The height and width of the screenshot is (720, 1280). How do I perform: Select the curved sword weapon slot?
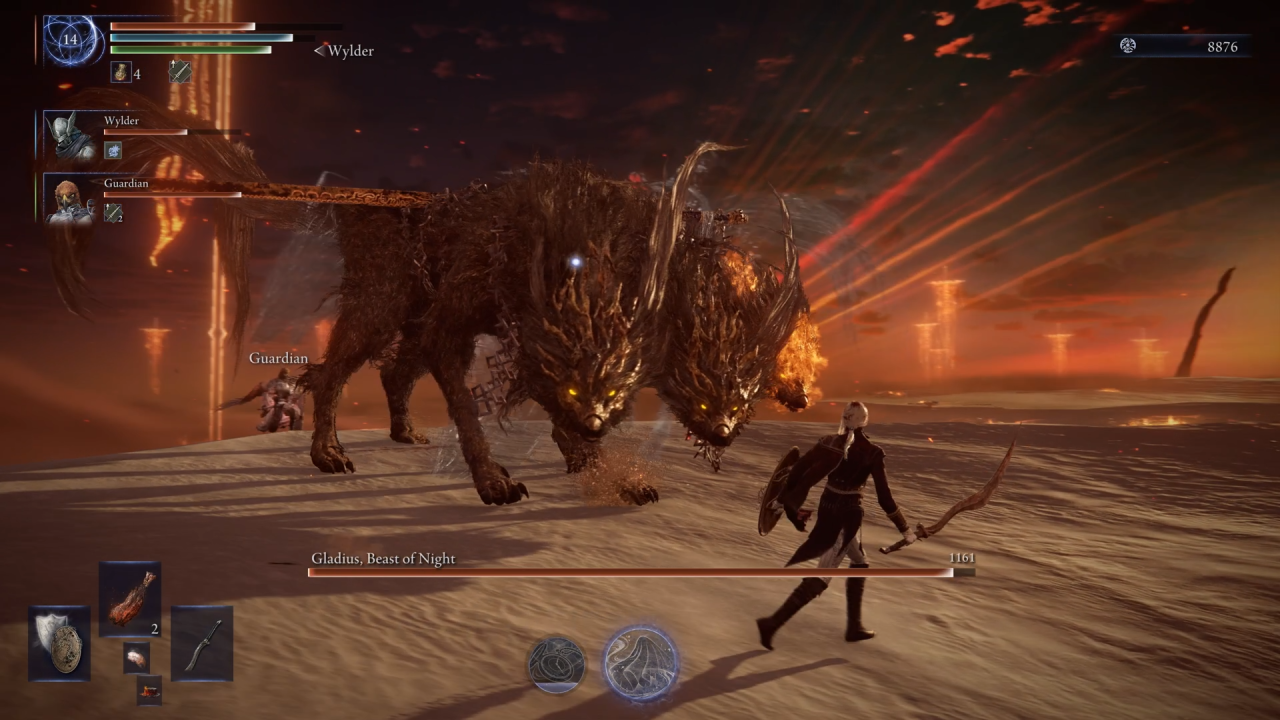202,643
